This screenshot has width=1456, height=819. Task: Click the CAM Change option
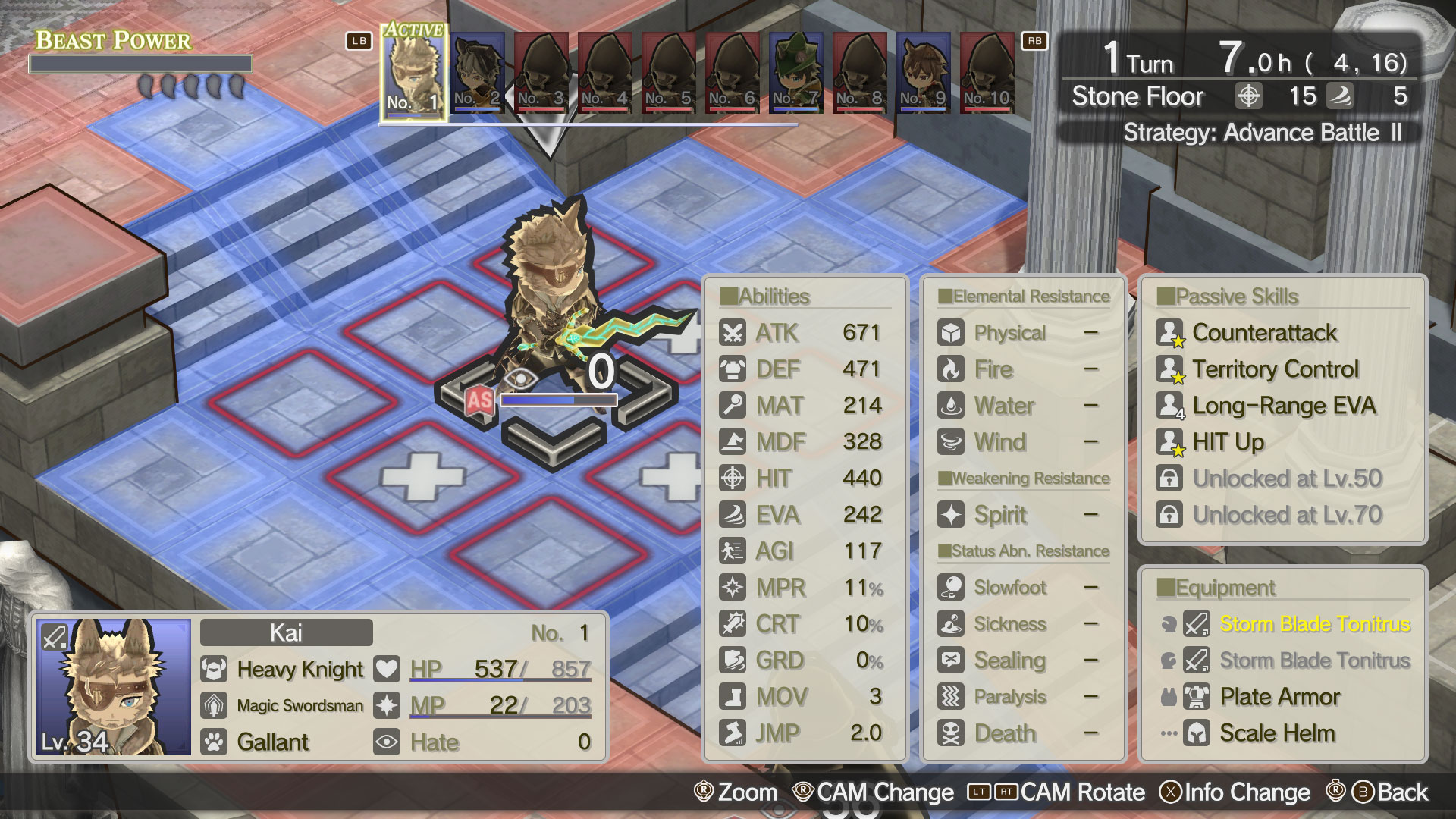[884, 792]
